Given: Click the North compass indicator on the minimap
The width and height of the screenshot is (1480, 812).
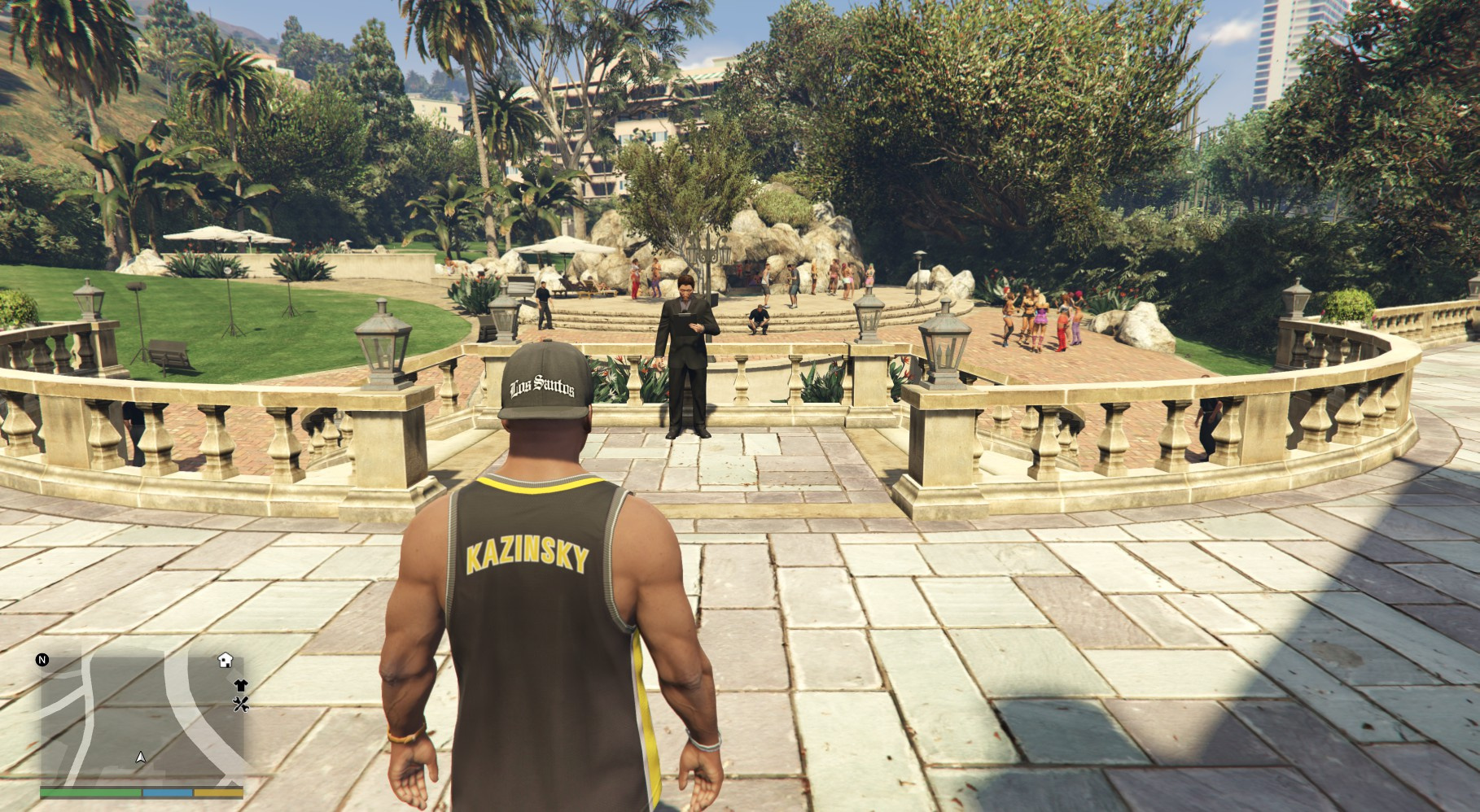Looking at the screenshot, I should (x=42, y=660).
